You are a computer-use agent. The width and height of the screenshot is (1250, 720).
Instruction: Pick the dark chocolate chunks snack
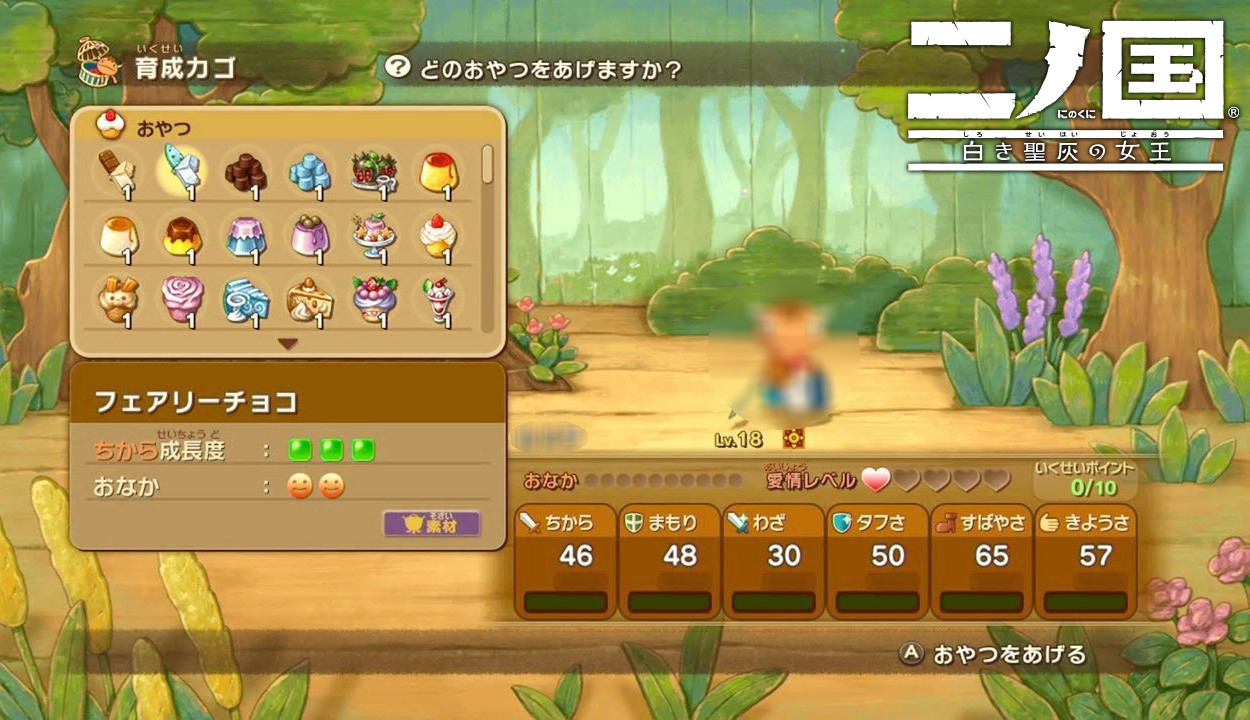(245, 172)
